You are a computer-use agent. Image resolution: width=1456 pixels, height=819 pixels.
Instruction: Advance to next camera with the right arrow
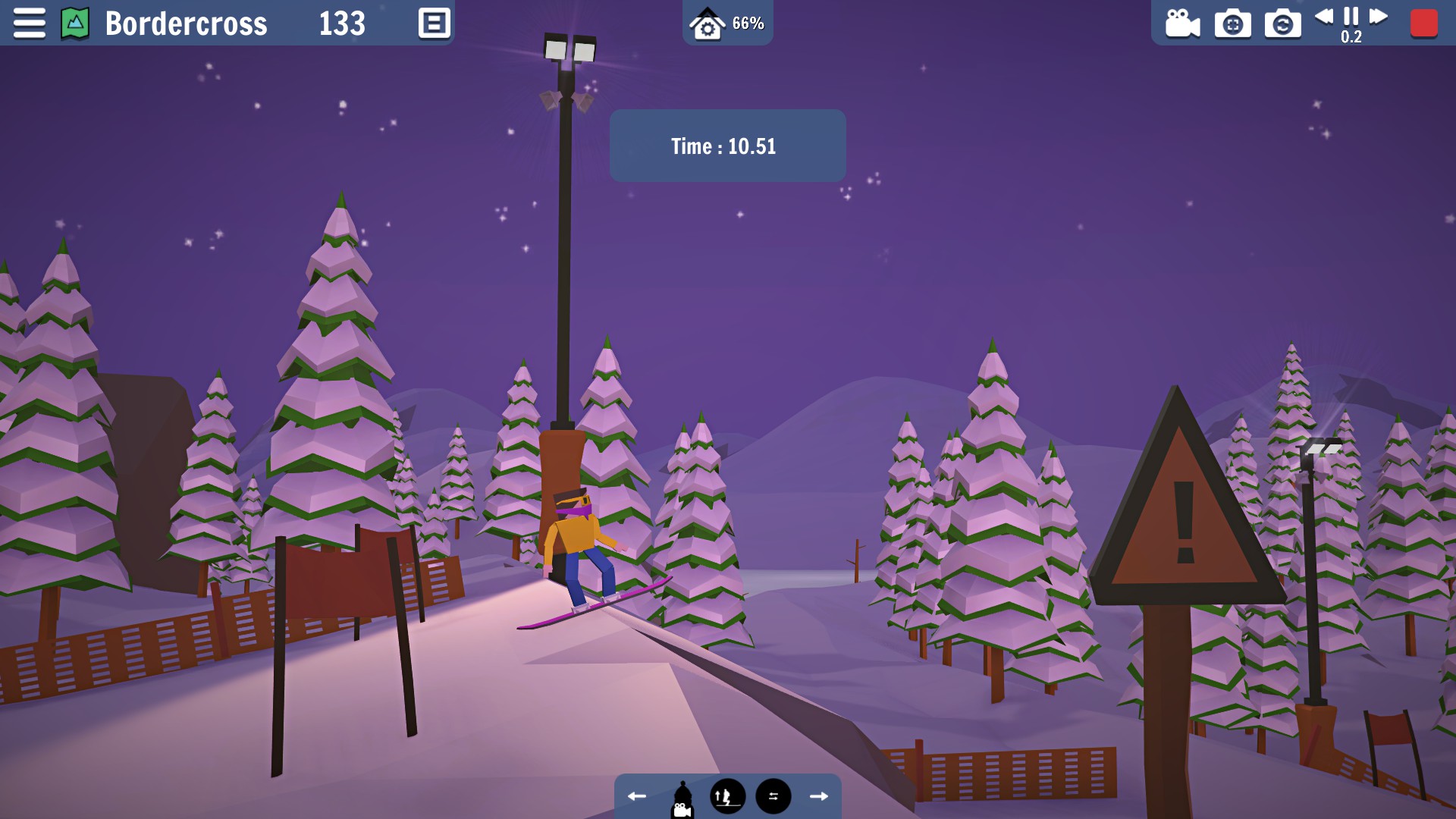819,795
